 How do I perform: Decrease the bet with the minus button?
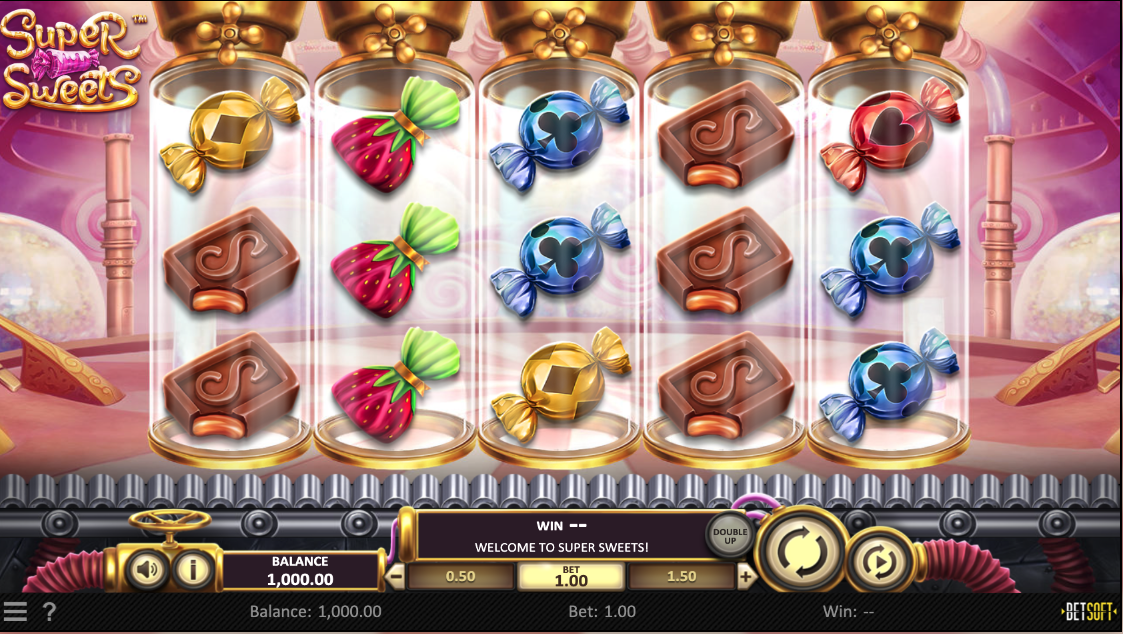click(x=396, y=577)
